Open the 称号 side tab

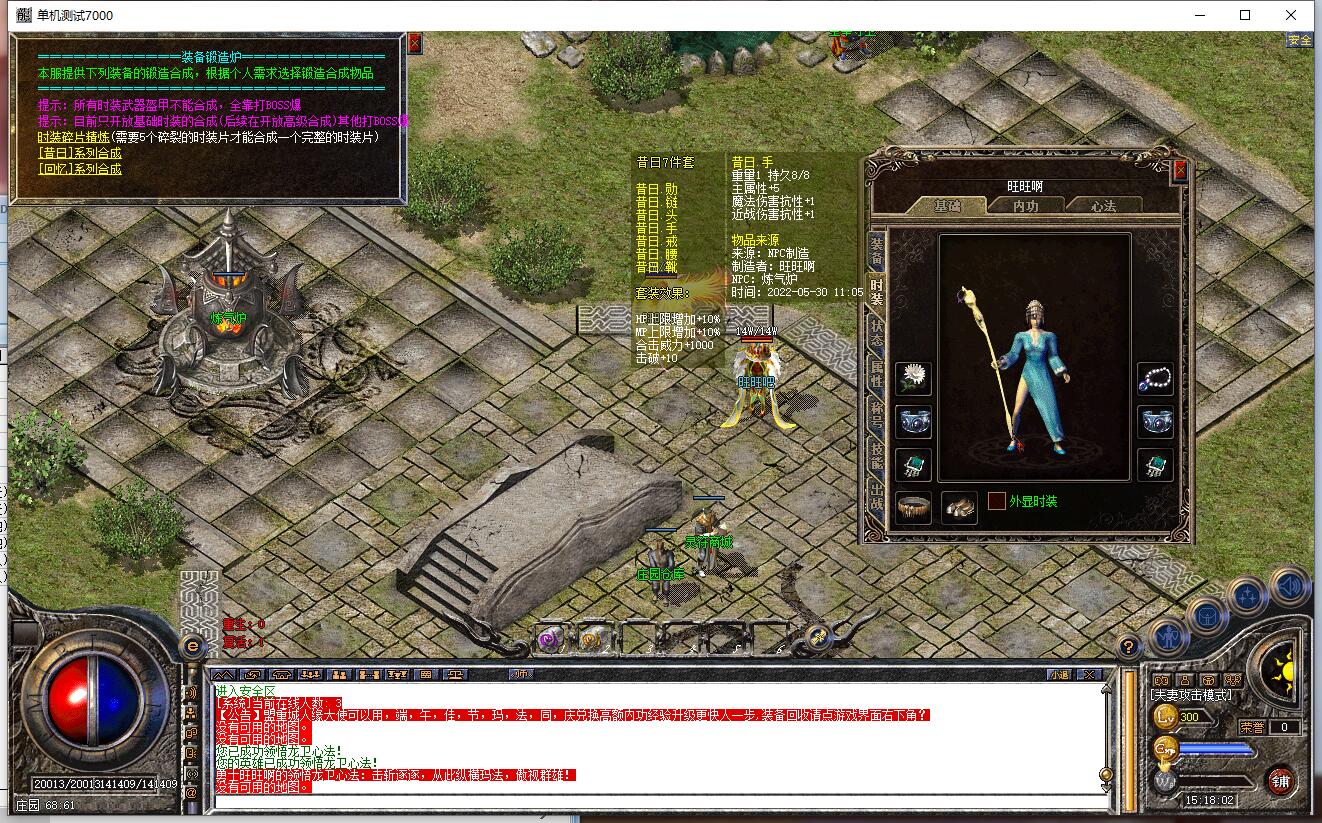[x=876, y=415]
